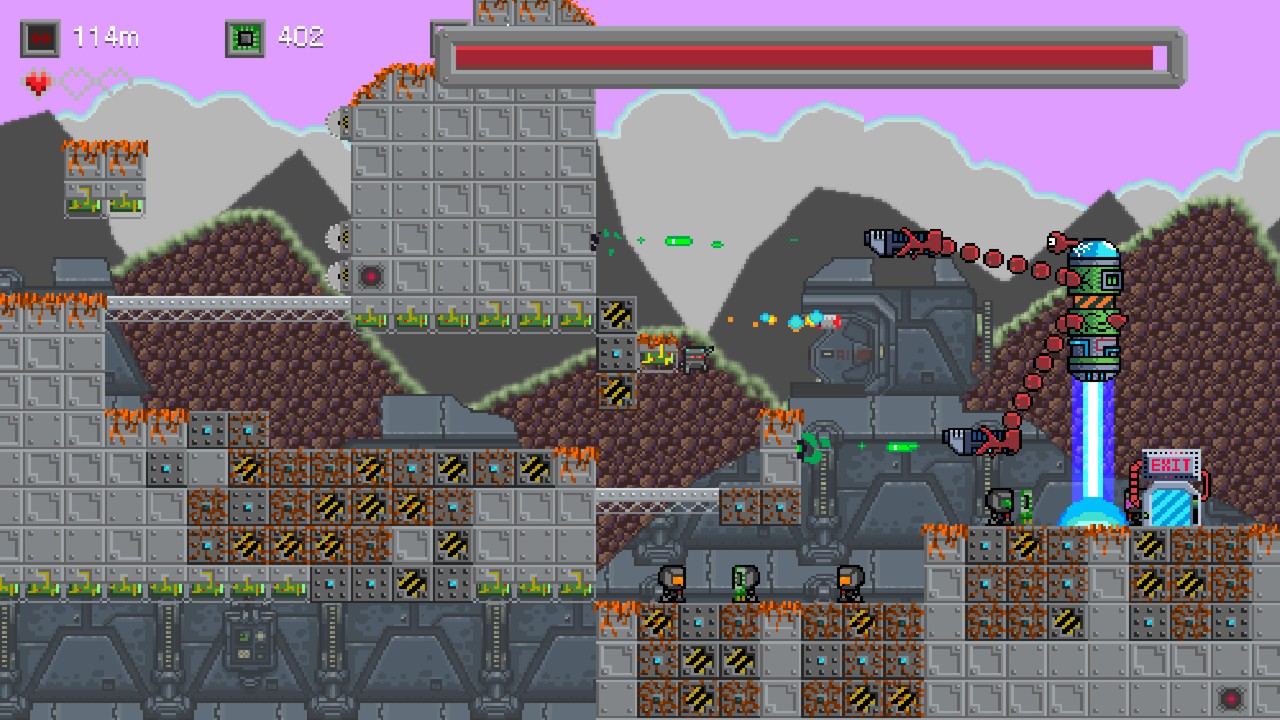Click the red alarm light on the tower

click(x=371, y=277)
